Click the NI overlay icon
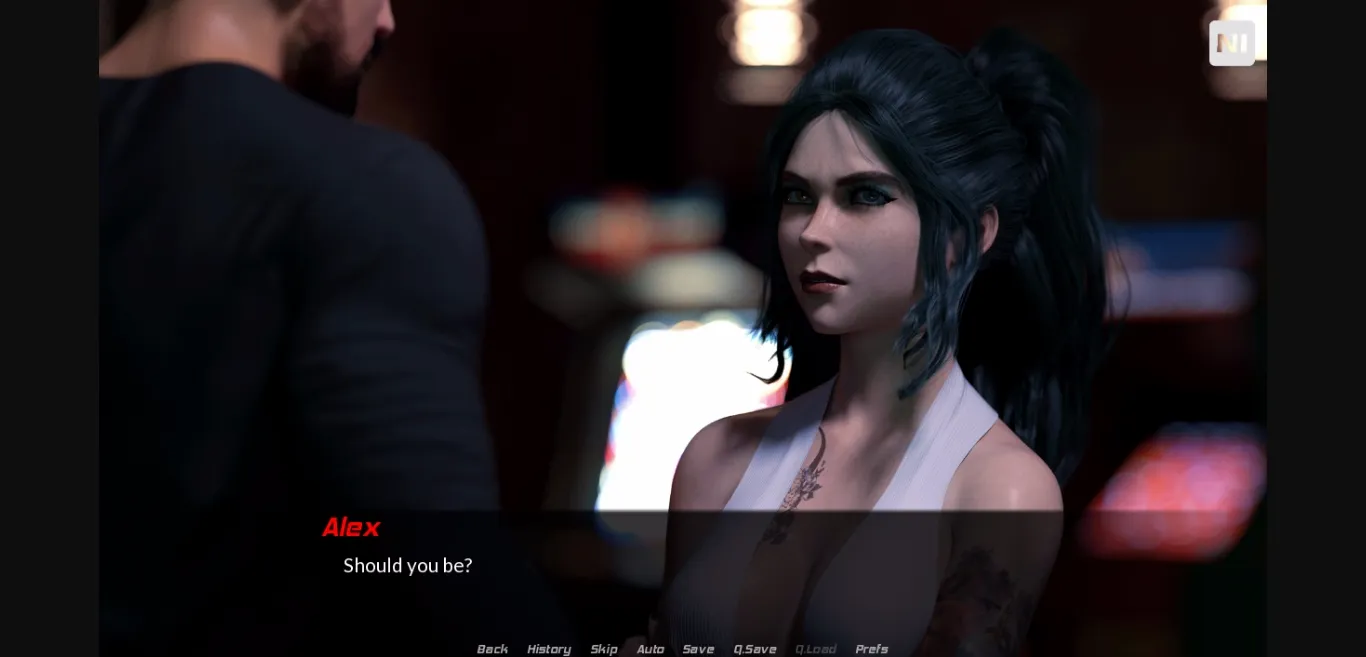Screen dimensions: 1366x657 [x=1232, y=43]
